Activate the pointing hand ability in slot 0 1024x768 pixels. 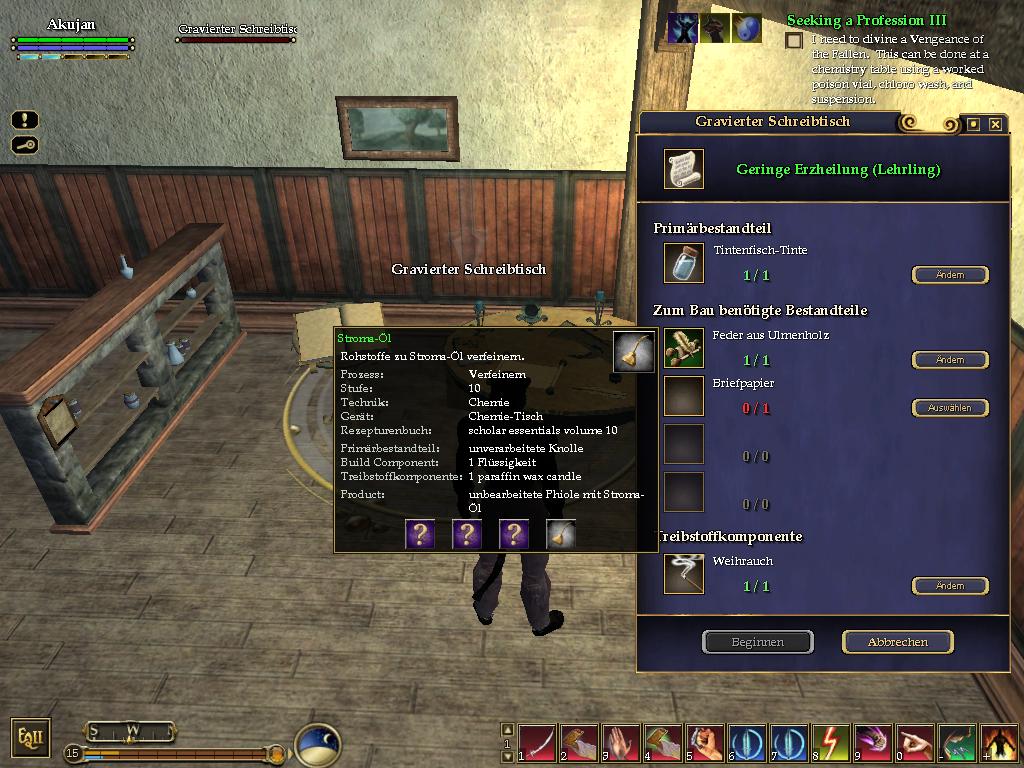pos(915,743)
